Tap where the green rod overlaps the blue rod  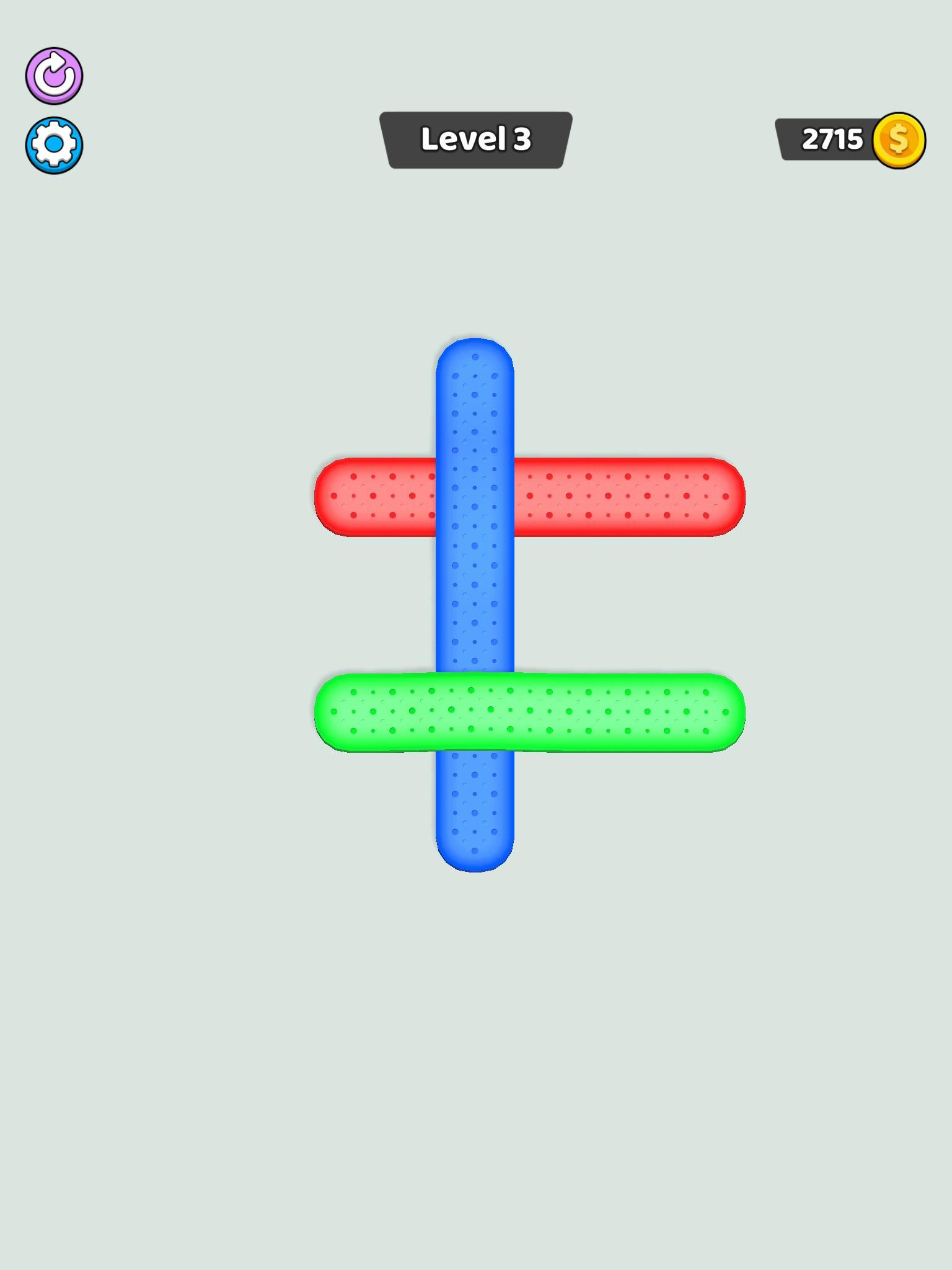[x=474, y=713]
